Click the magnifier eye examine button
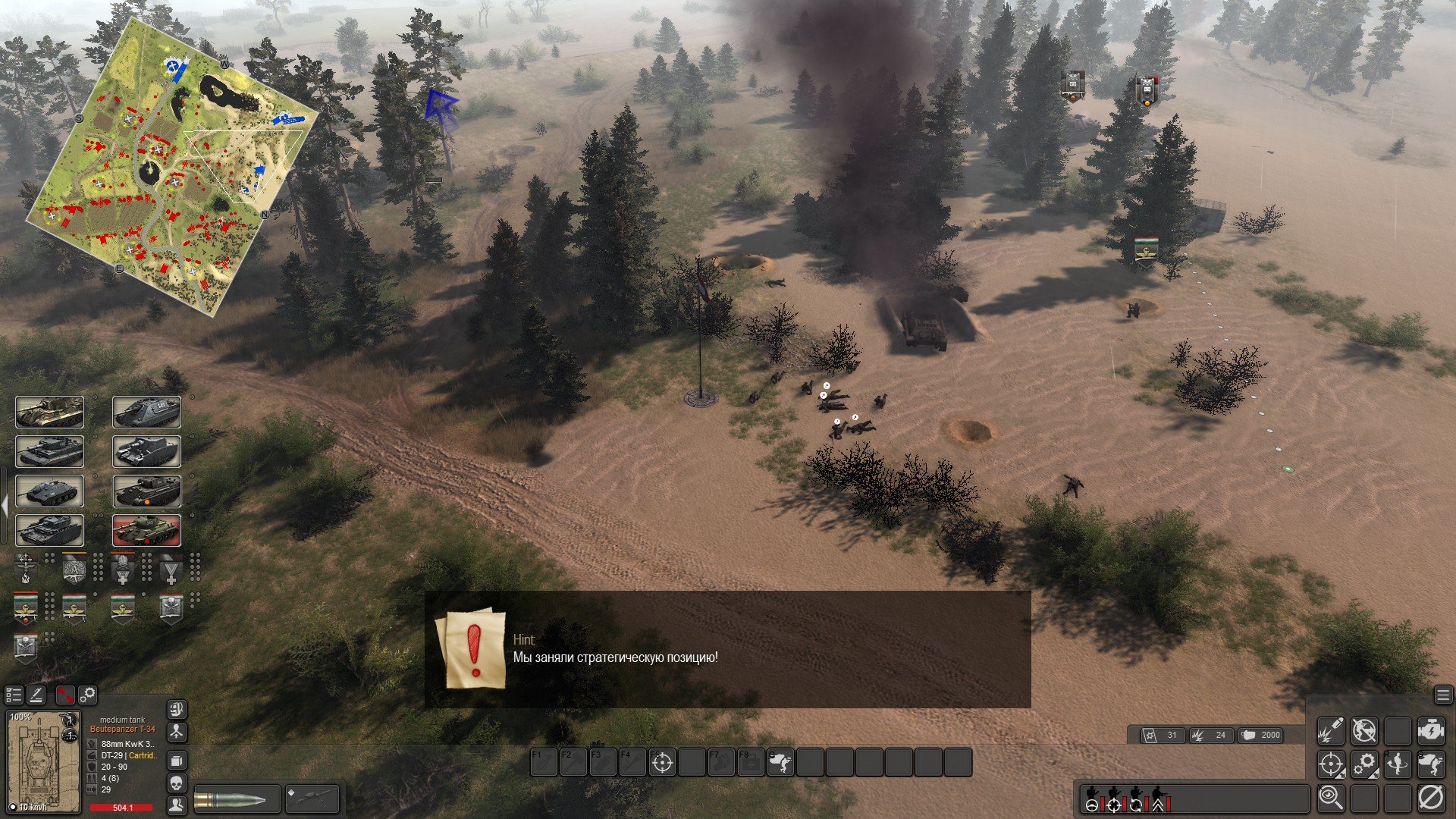The width and height of the screenshot is (1456, 819). tap(1330, 797)
